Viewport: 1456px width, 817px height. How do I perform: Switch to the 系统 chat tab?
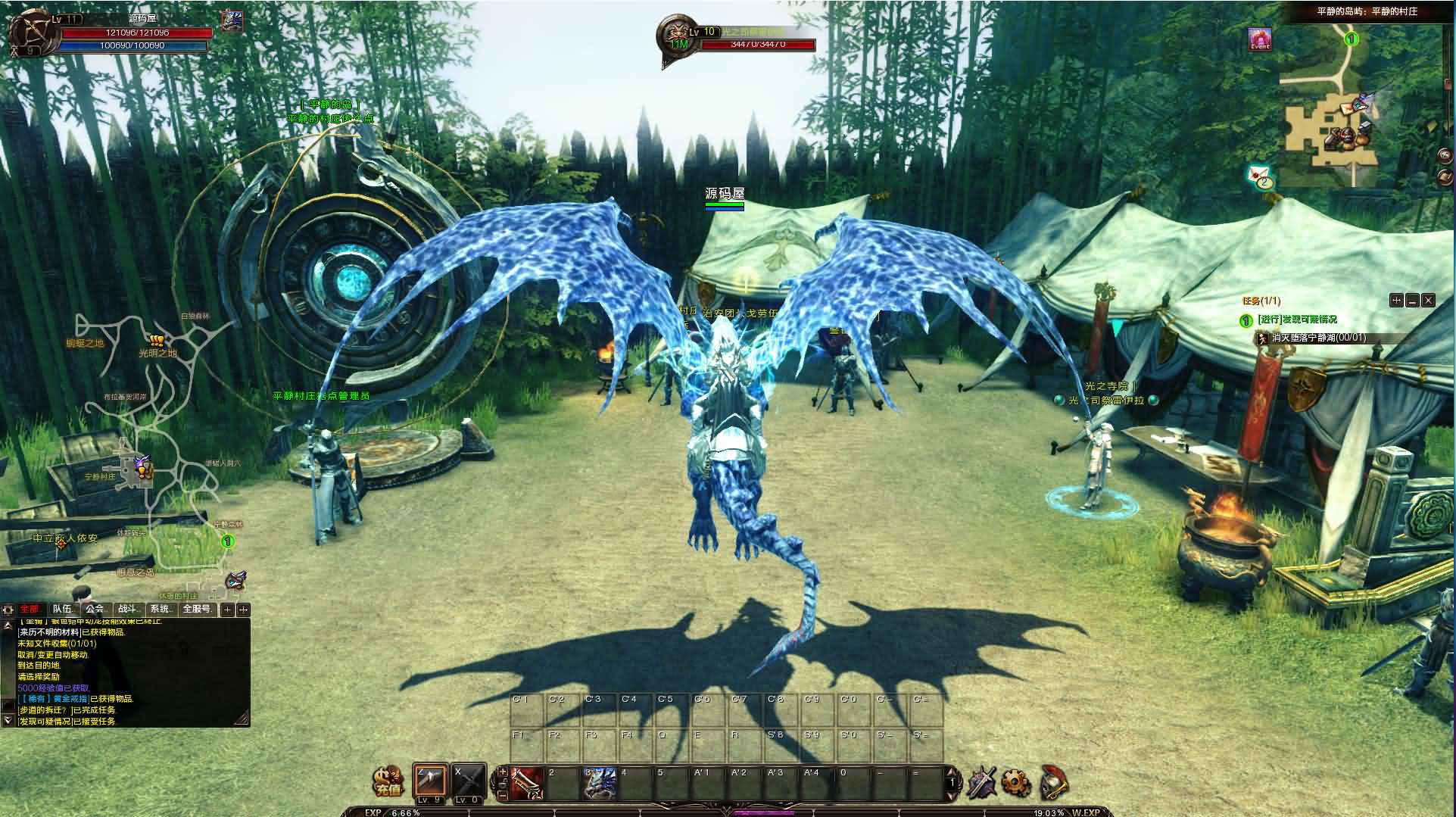[x=159, y=609]
